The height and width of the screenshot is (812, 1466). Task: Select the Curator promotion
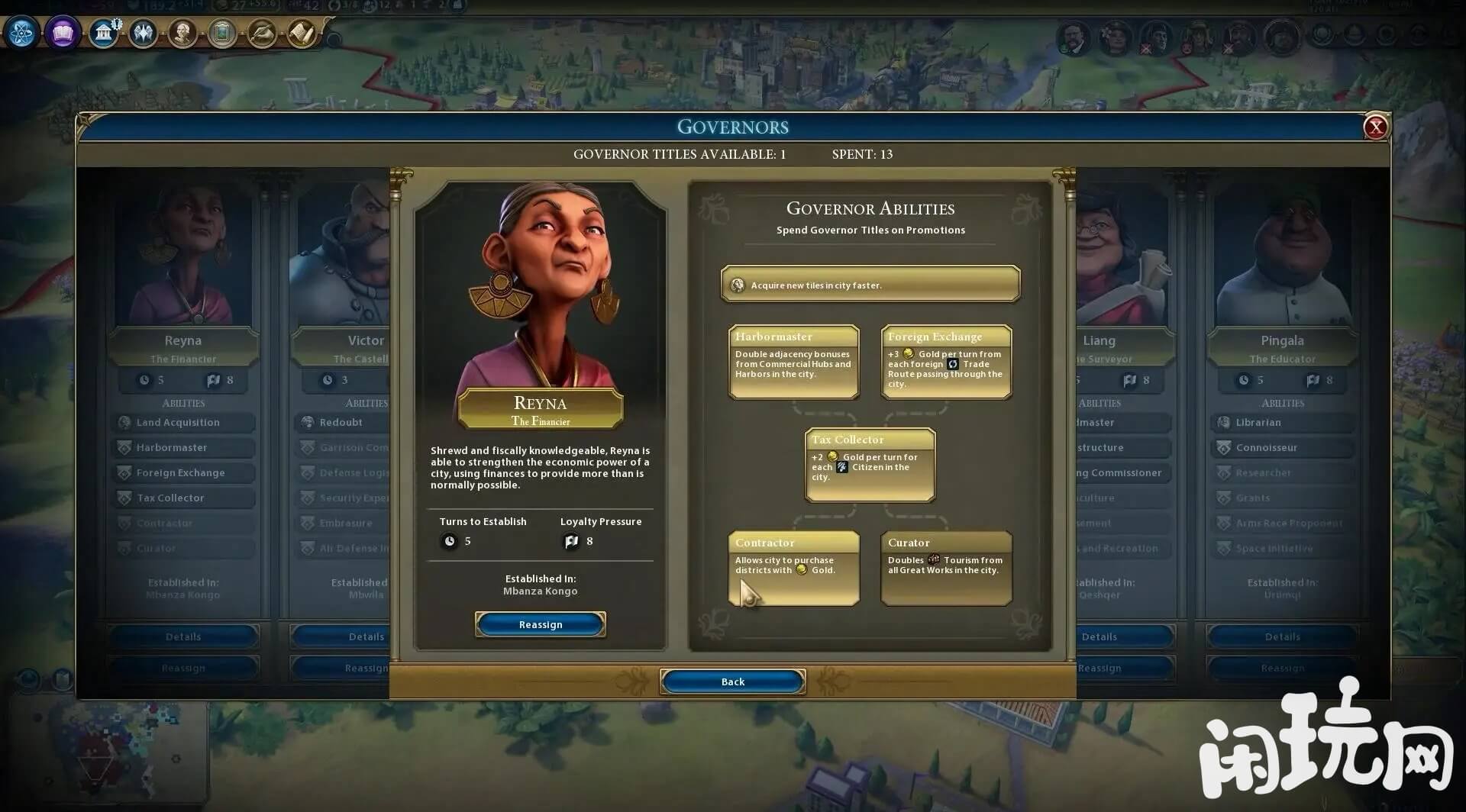coord(946,568)
